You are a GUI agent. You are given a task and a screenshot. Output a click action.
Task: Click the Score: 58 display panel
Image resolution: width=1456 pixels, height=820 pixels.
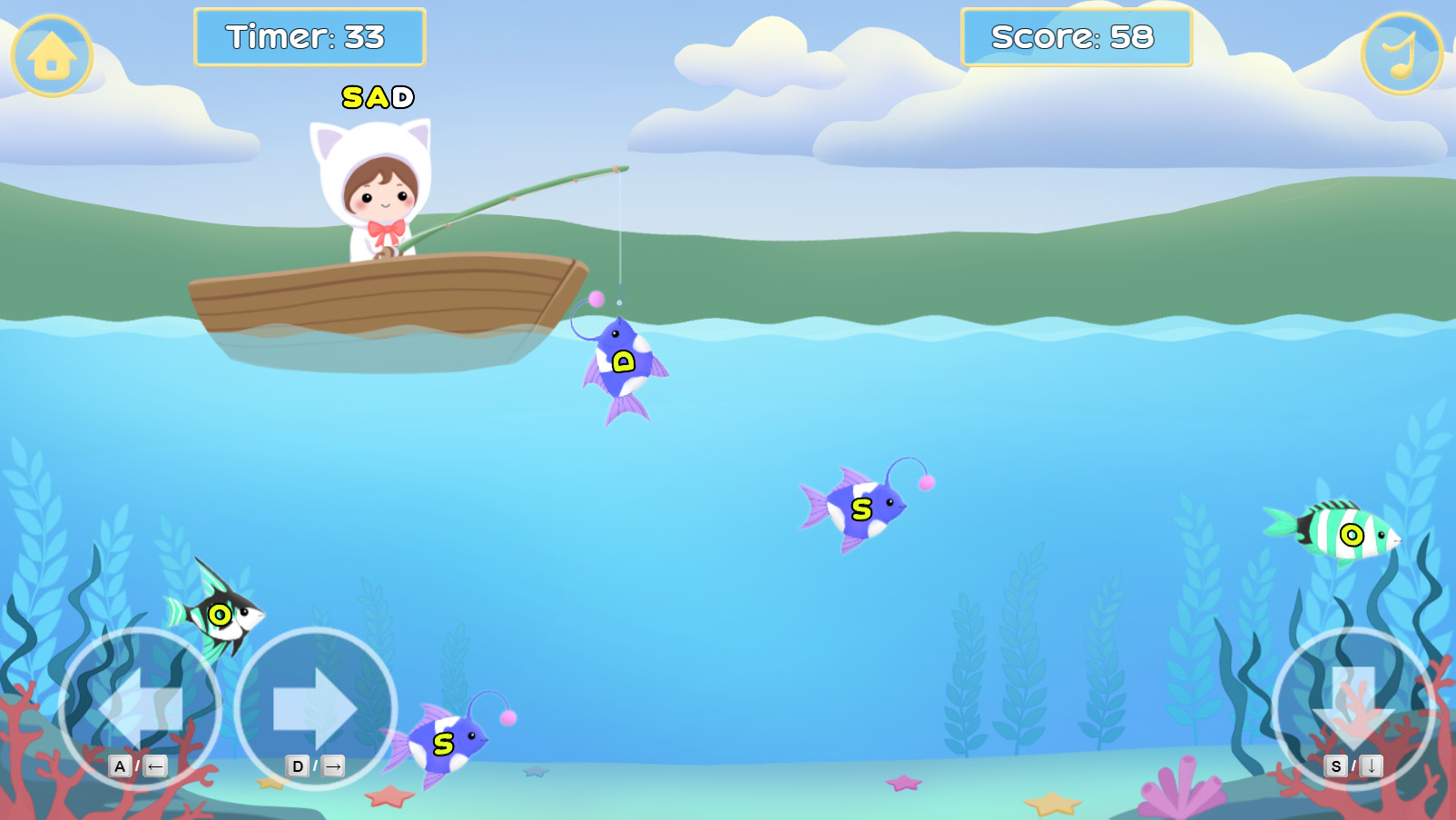pos(1077,38)
